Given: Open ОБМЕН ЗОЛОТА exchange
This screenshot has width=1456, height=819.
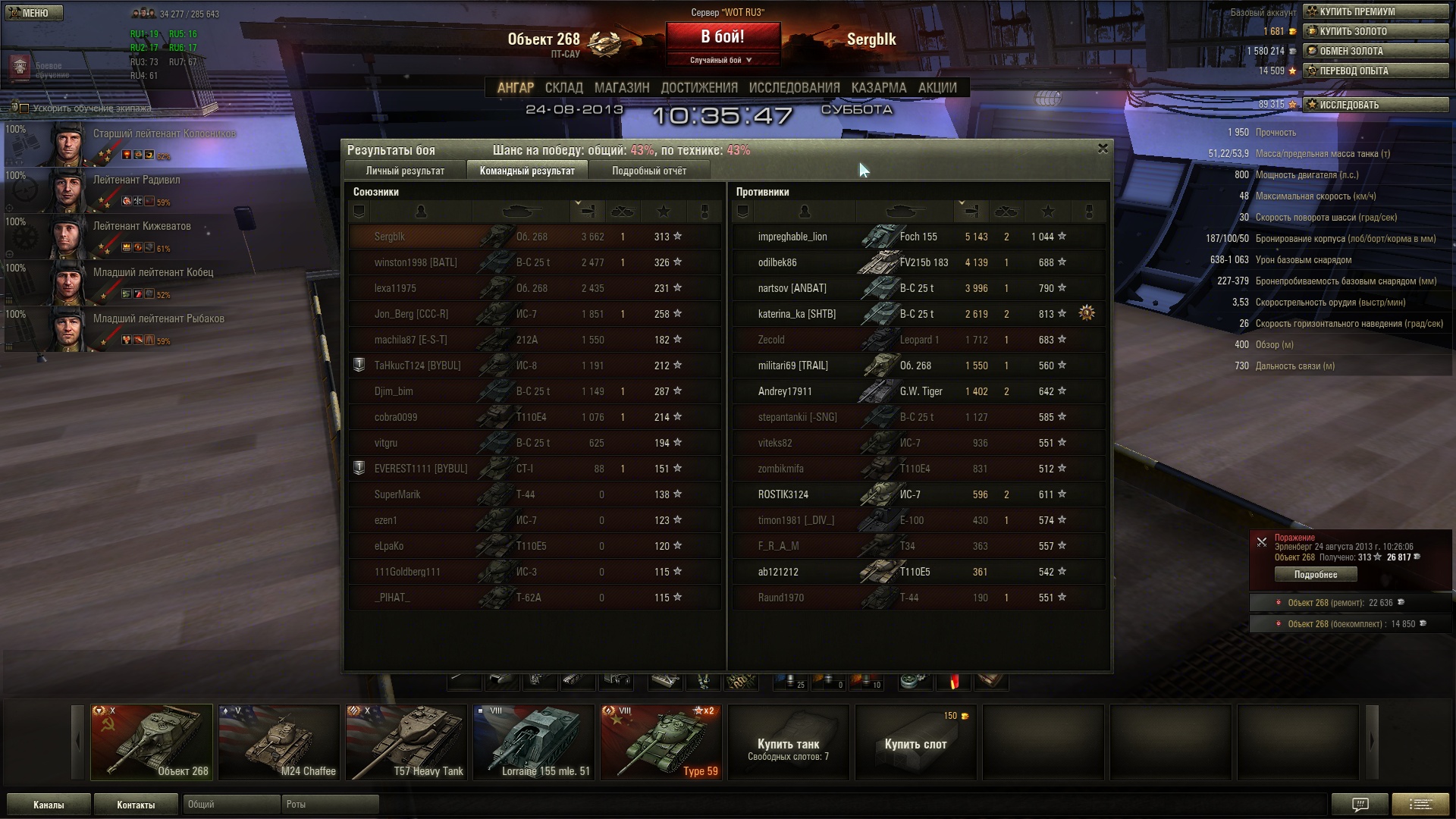Looking at the screenshot, I should 1375,51.
